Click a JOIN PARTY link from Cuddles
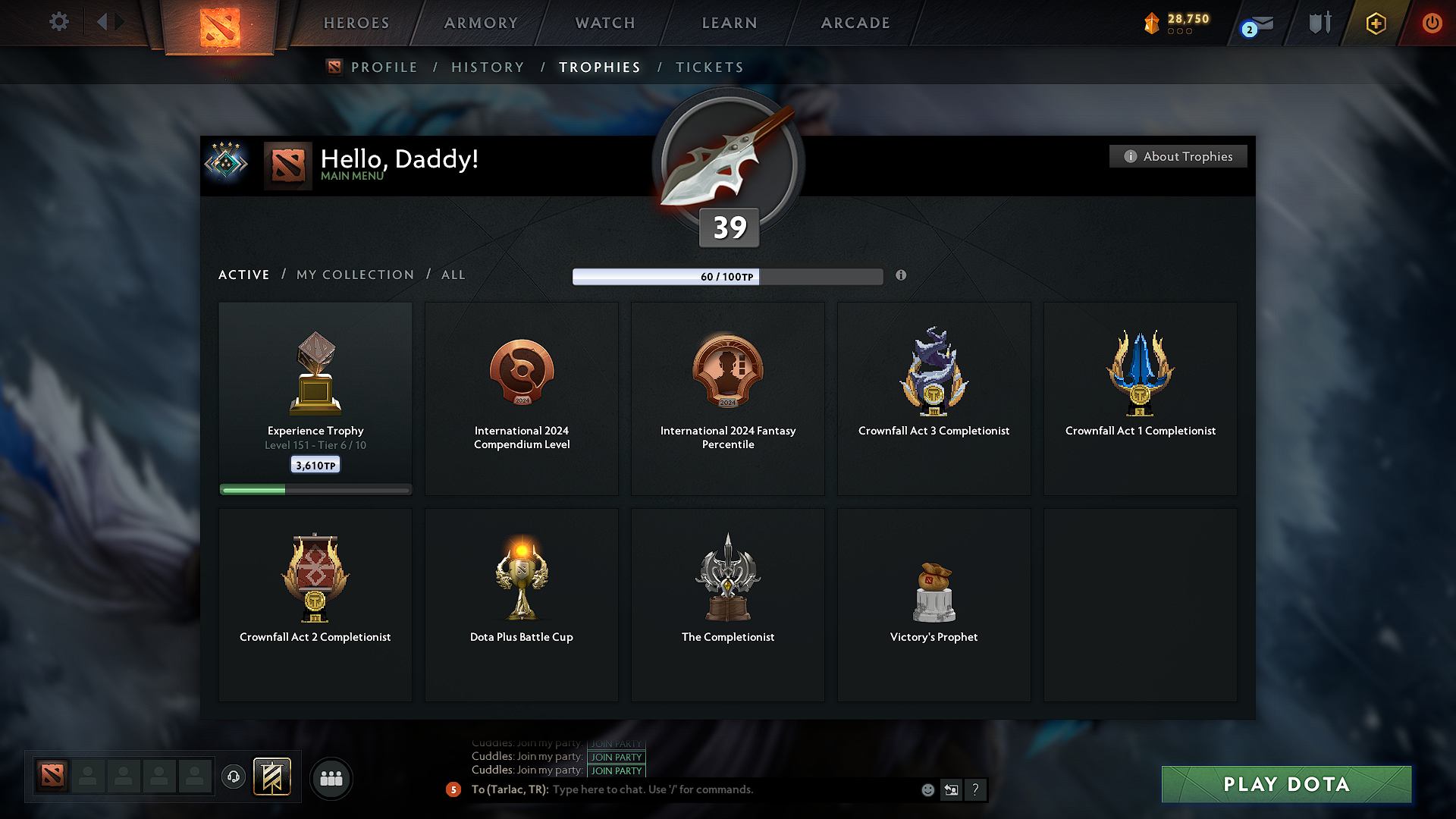 616,757
